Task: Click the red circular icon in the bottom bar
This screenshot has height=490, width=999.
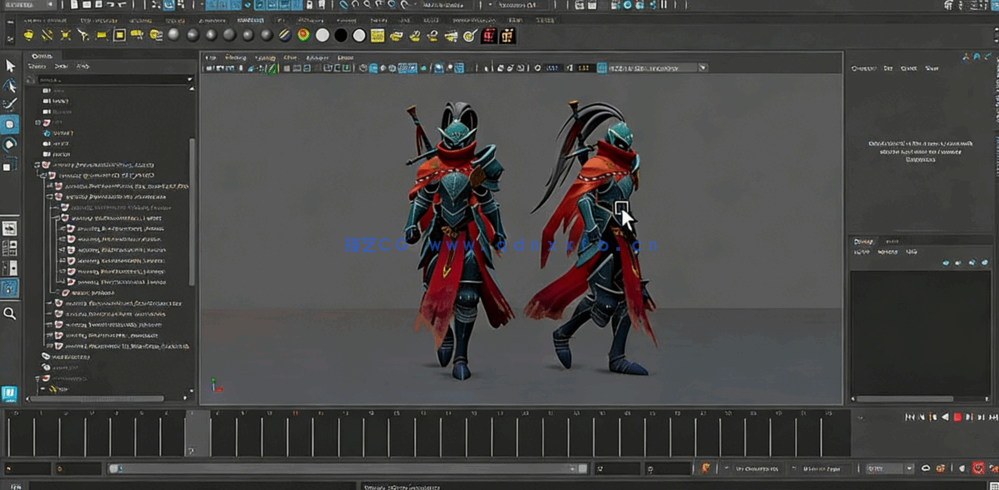Action: coord(978,468)
